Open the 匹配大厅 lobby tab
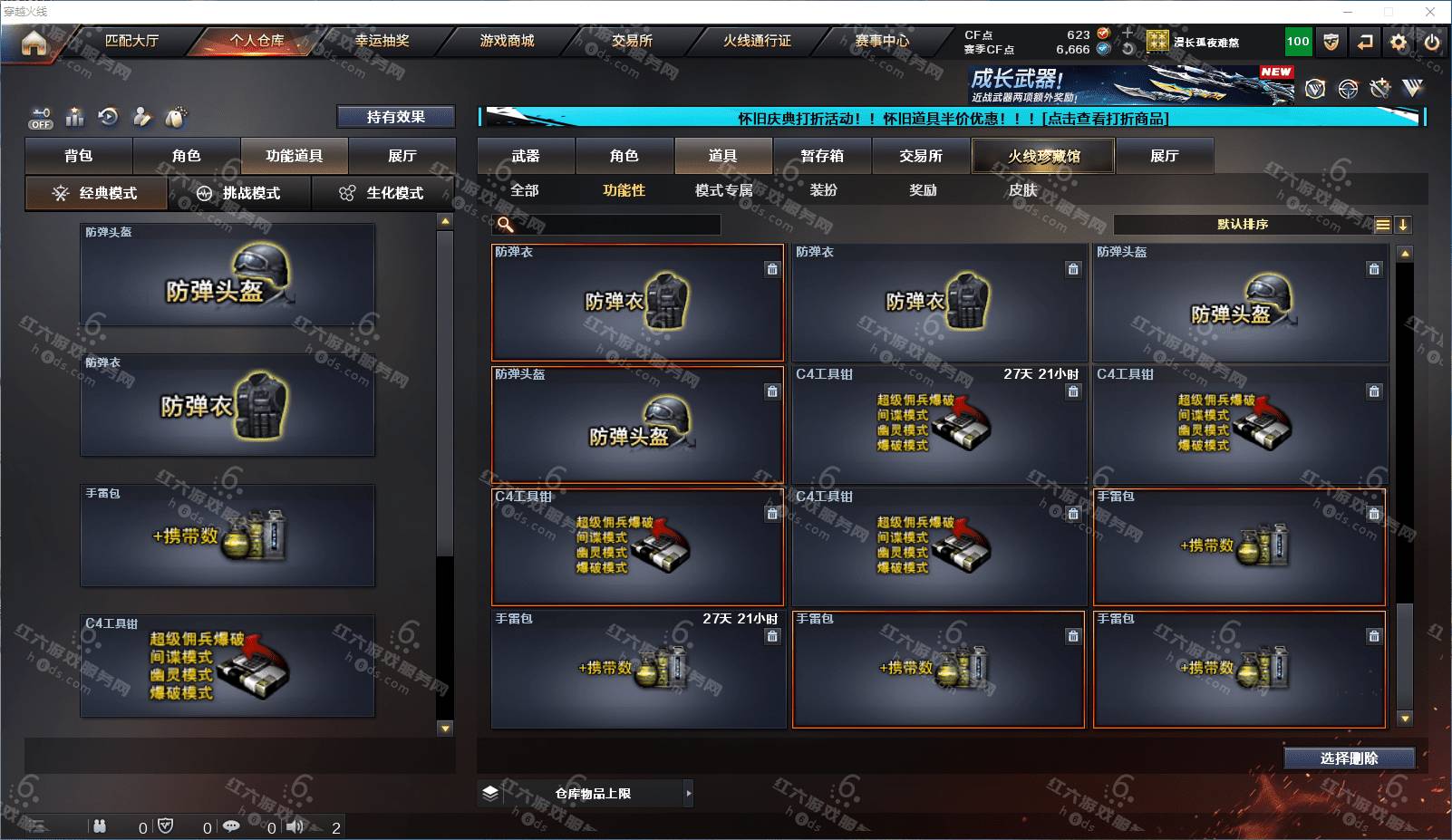The height and width of the screenshot is (840, 1452). 131,41
